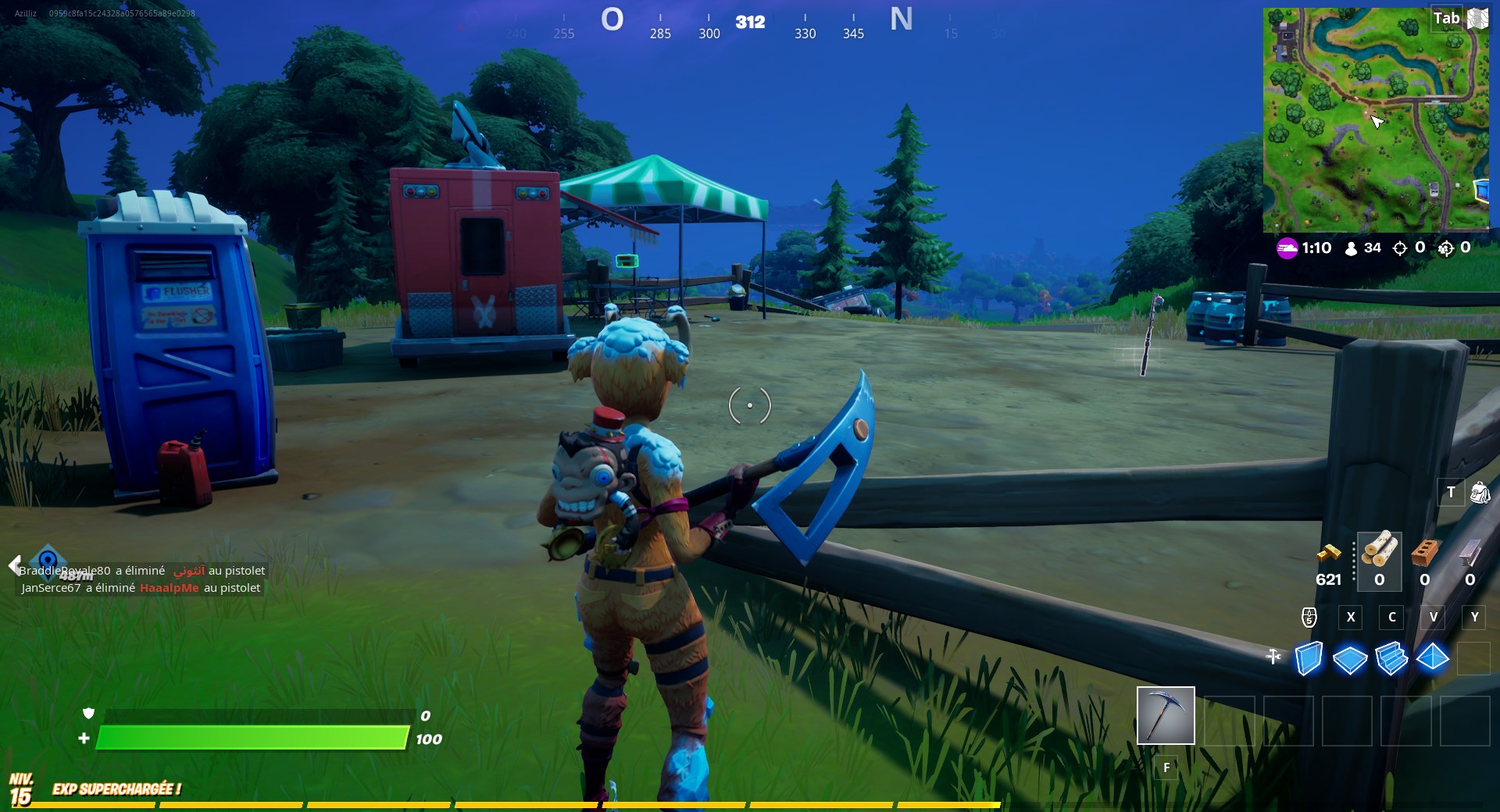Select the wall build piece icon
The width and height of the screenshot is (1500, 812).
pos(1308,660)
